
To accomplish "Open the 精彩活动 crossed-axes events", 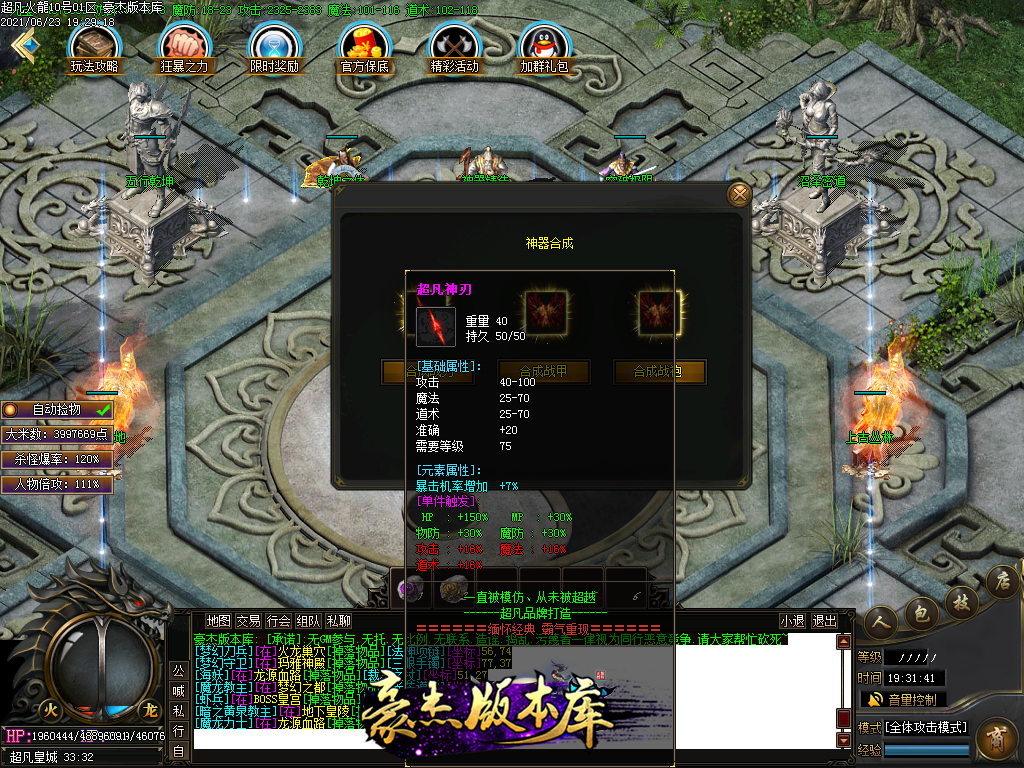I will coord(454,46).
